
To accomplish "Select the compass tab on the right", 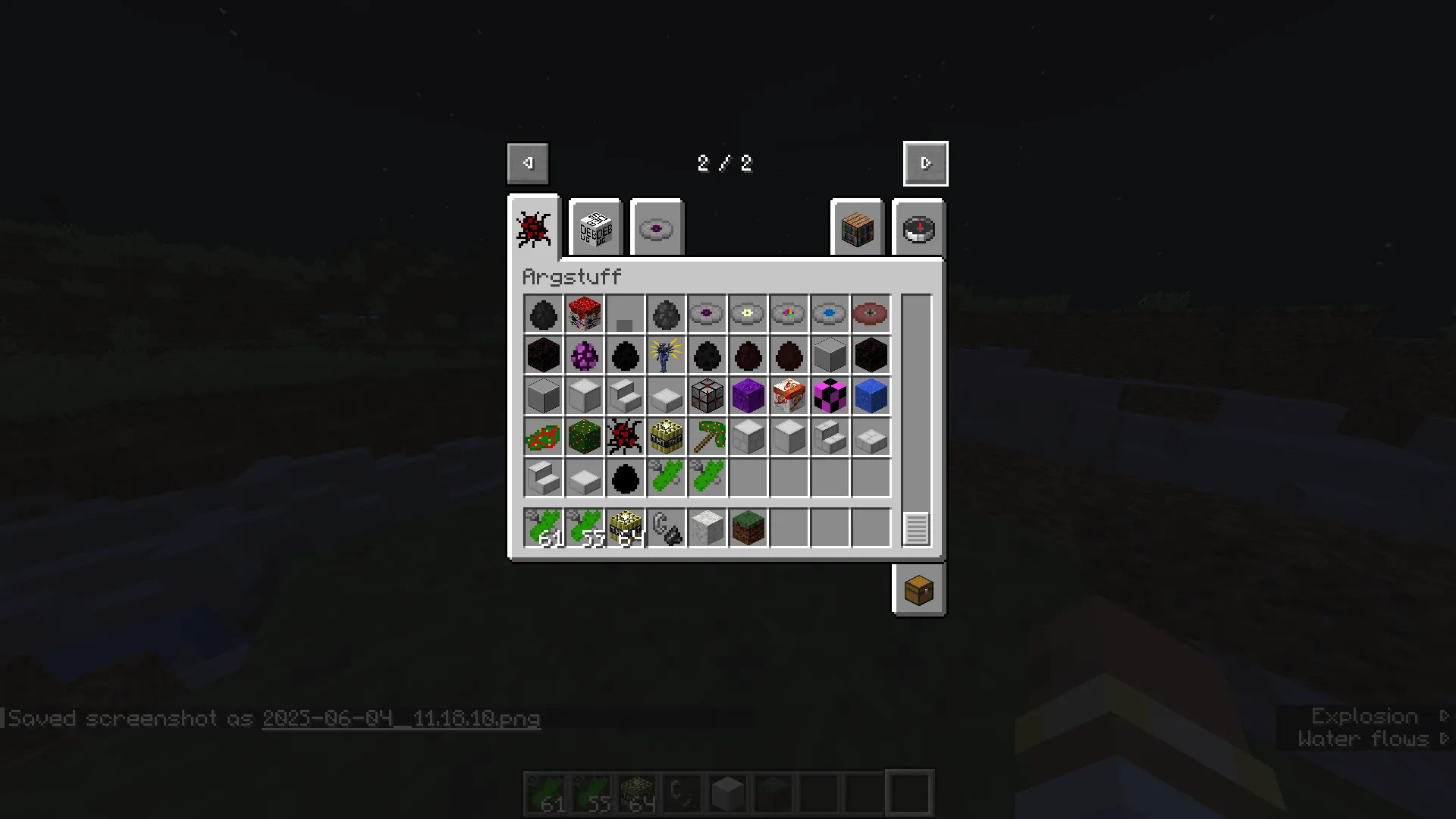I will (918, 228).
